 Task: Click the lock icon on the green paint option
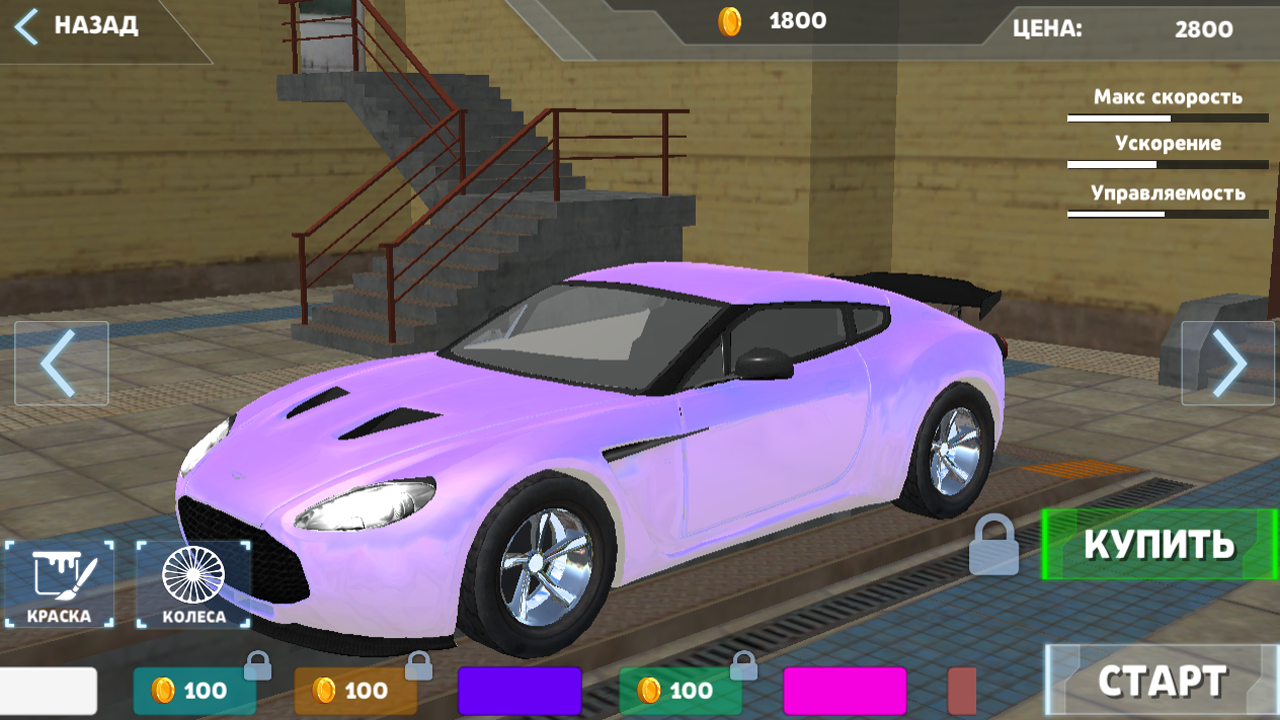pyautogui.click(x=744, y=664)
